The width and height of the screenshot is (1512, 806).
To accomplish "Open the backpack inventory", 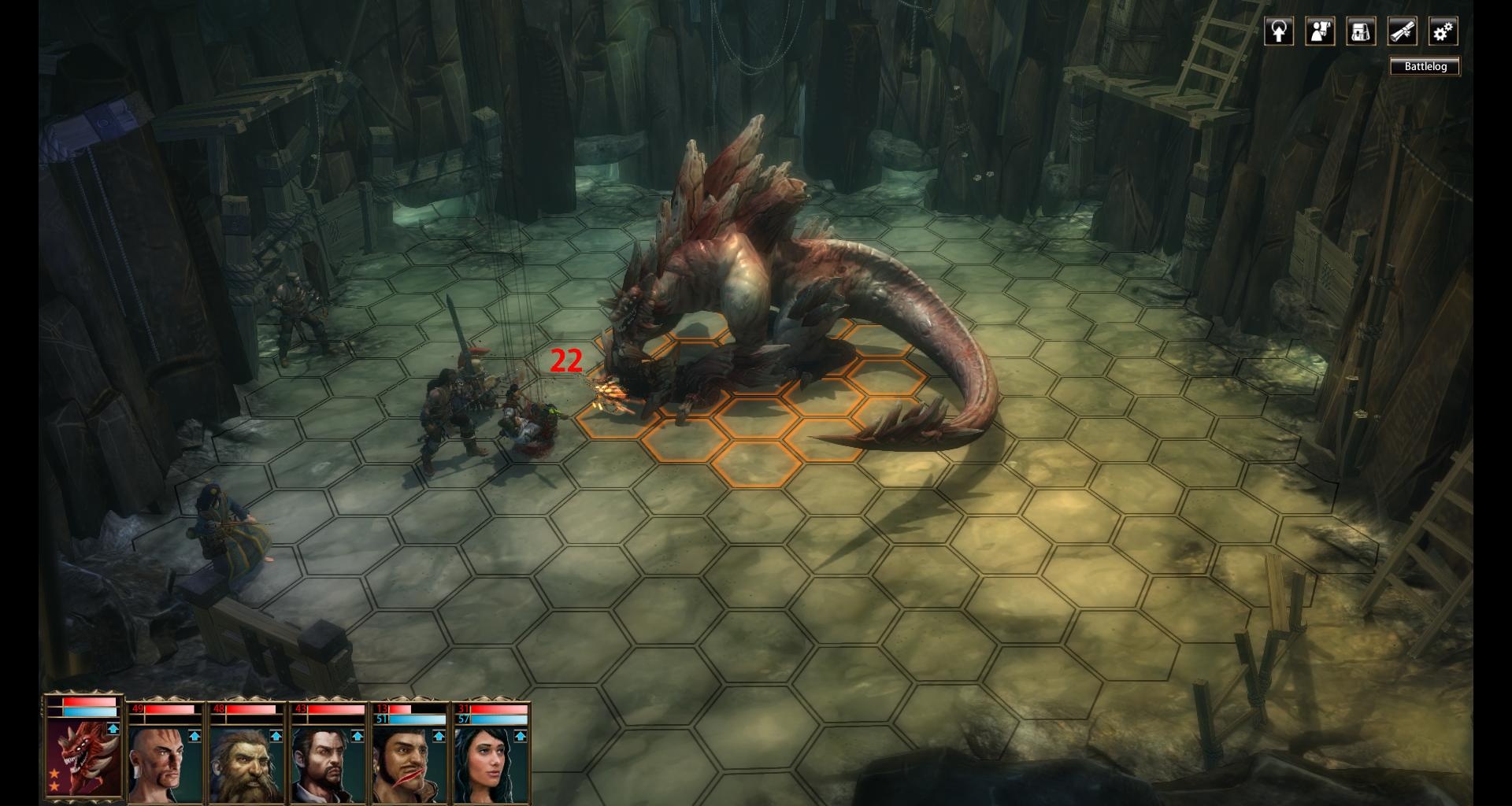I will click(x=1361, y=31).
